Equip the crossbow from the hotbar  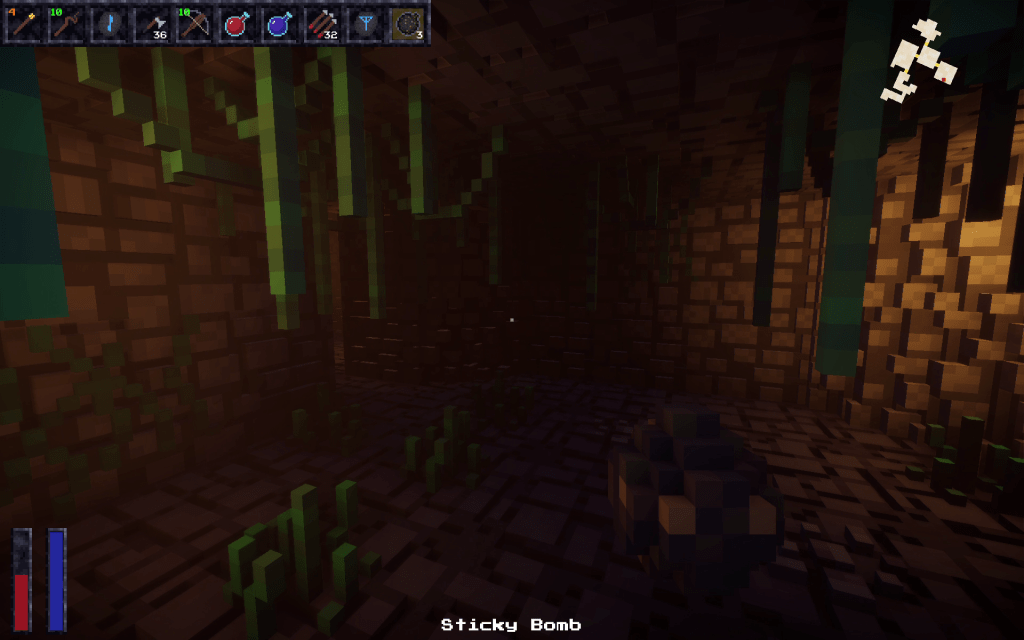coord(194,24)
